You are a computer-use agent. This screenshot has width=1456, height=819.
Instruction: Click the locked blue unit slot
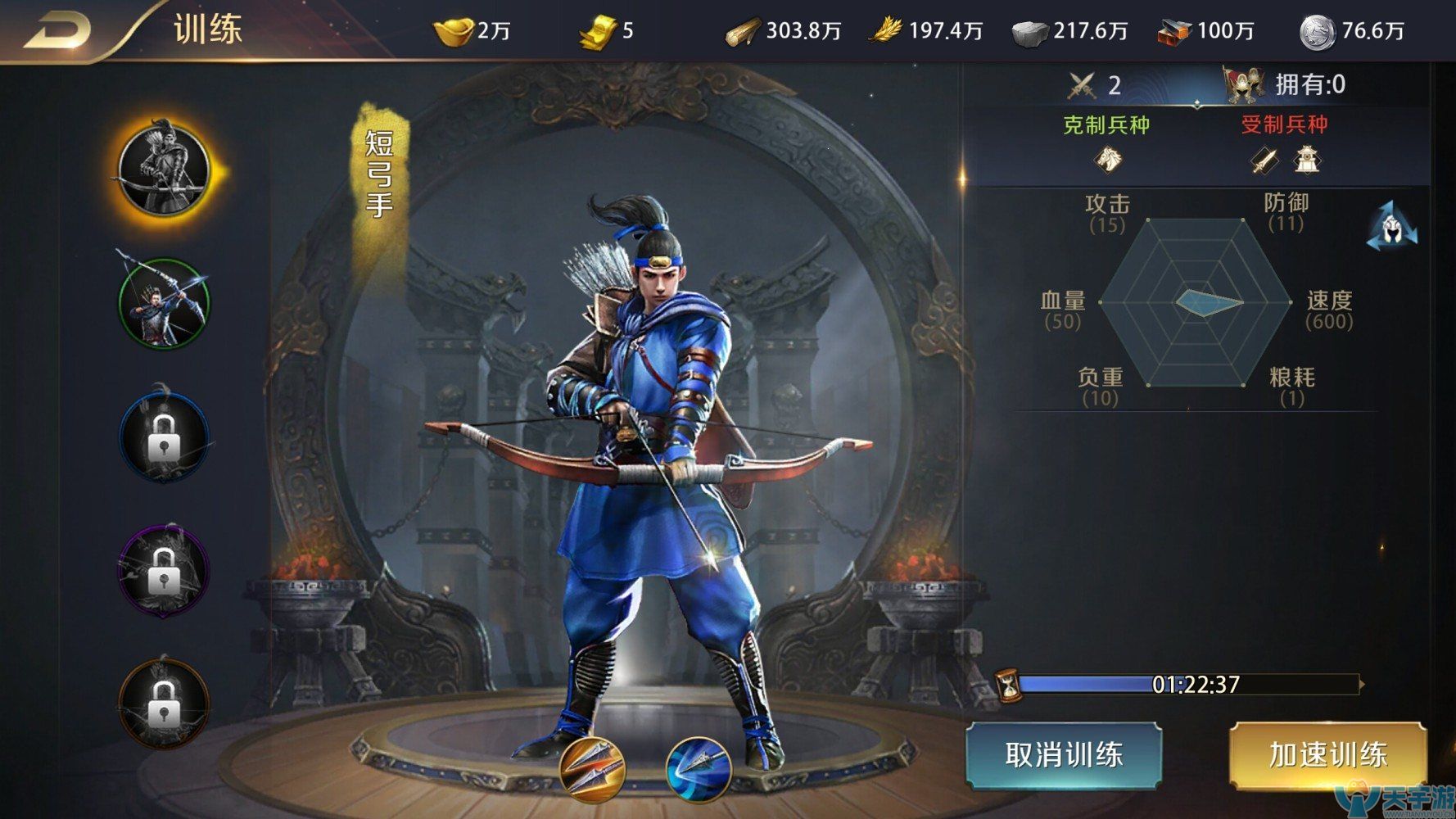click(166, 435)
